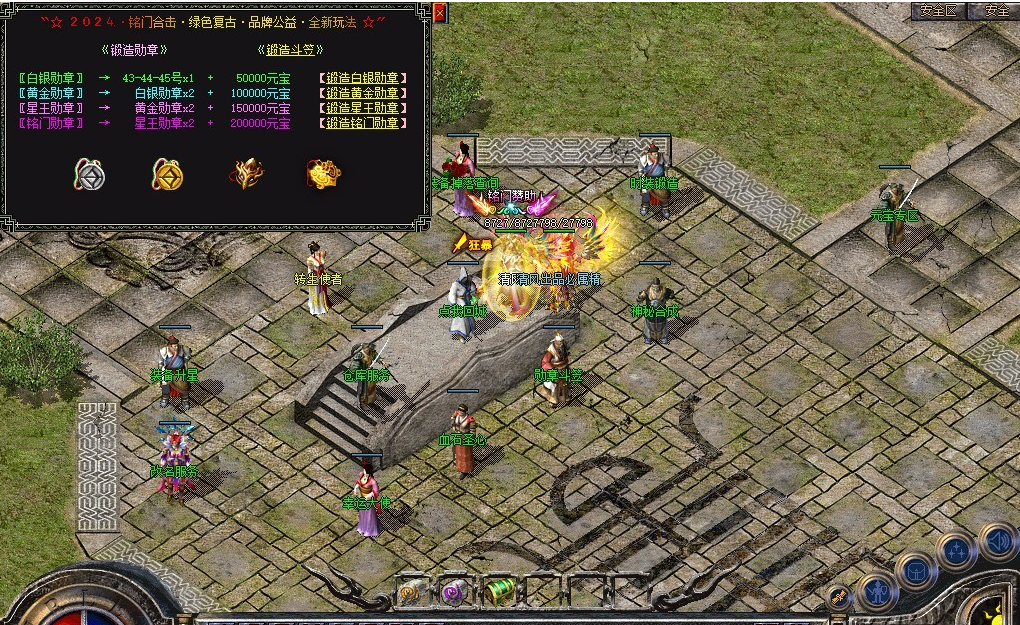Select 锻造星王勋章 forge option
The image size is (1020, 625).
pyautogui.click(x=363, y=108)
